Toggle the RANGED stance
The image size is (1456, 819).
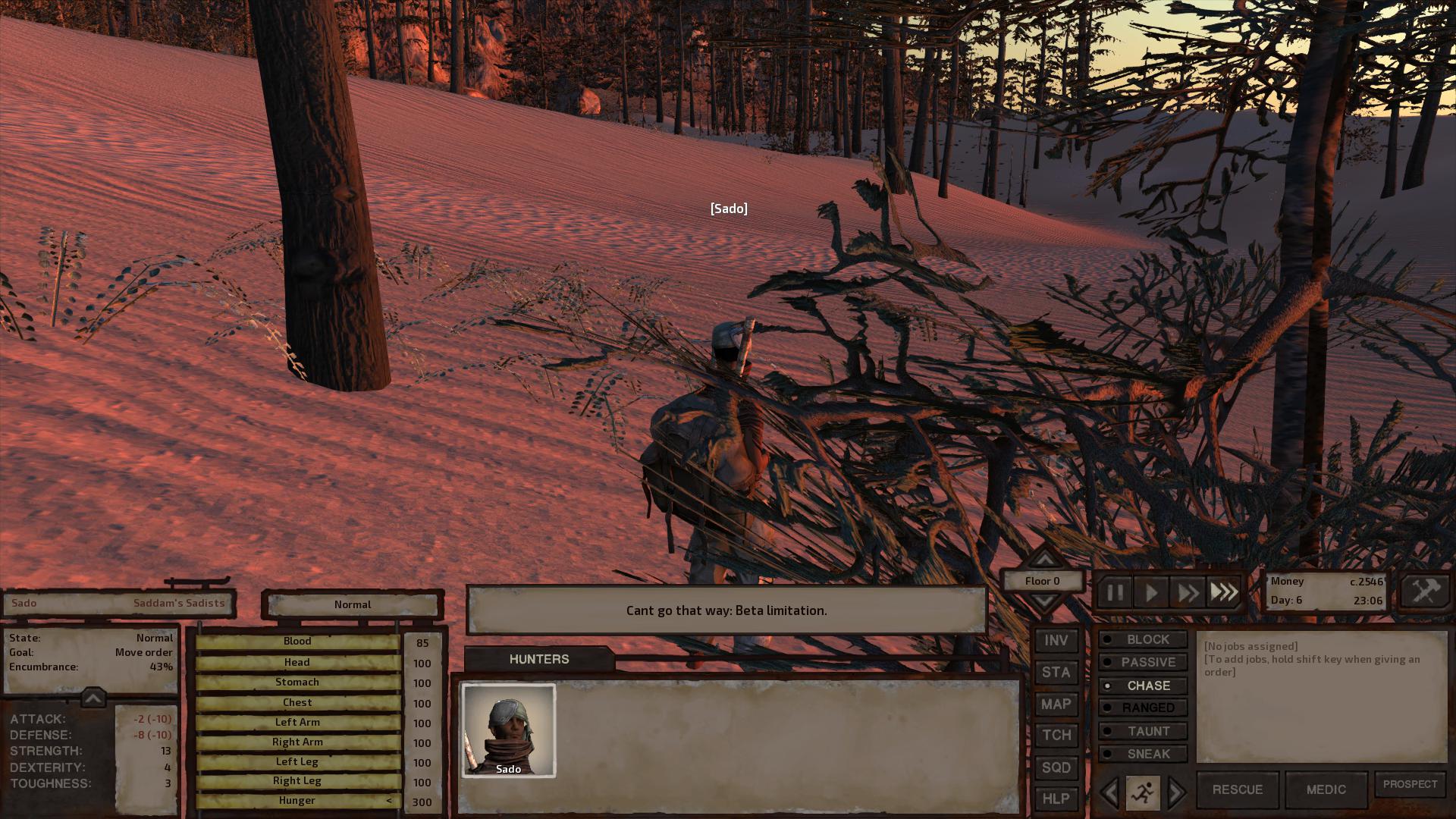pos(1143,708)
